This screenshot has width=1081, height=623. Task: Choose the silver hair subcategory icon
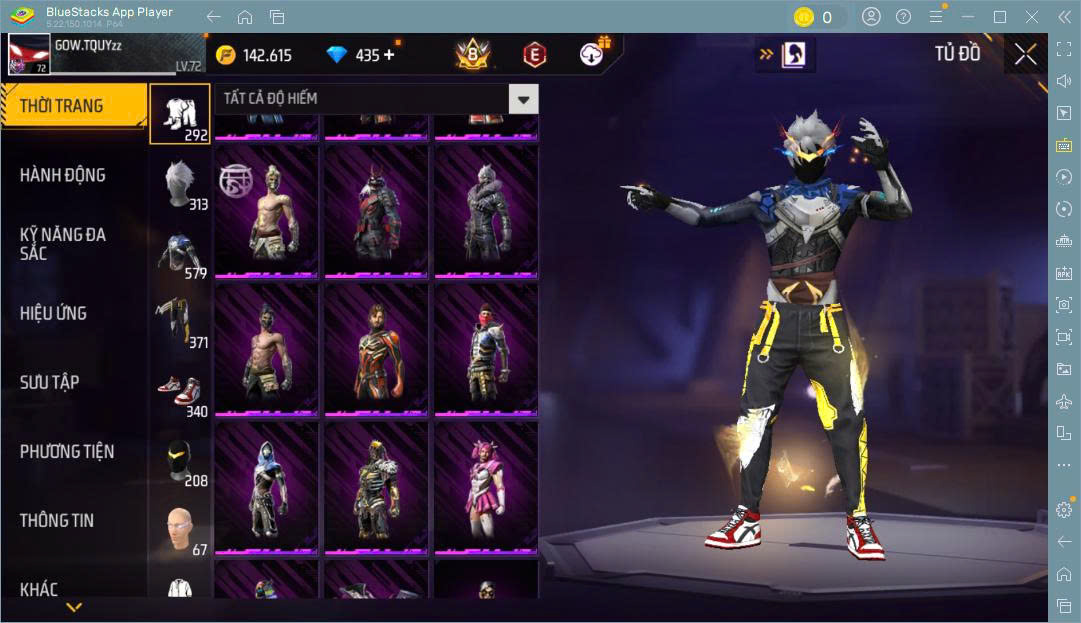(x=180, y=183)
